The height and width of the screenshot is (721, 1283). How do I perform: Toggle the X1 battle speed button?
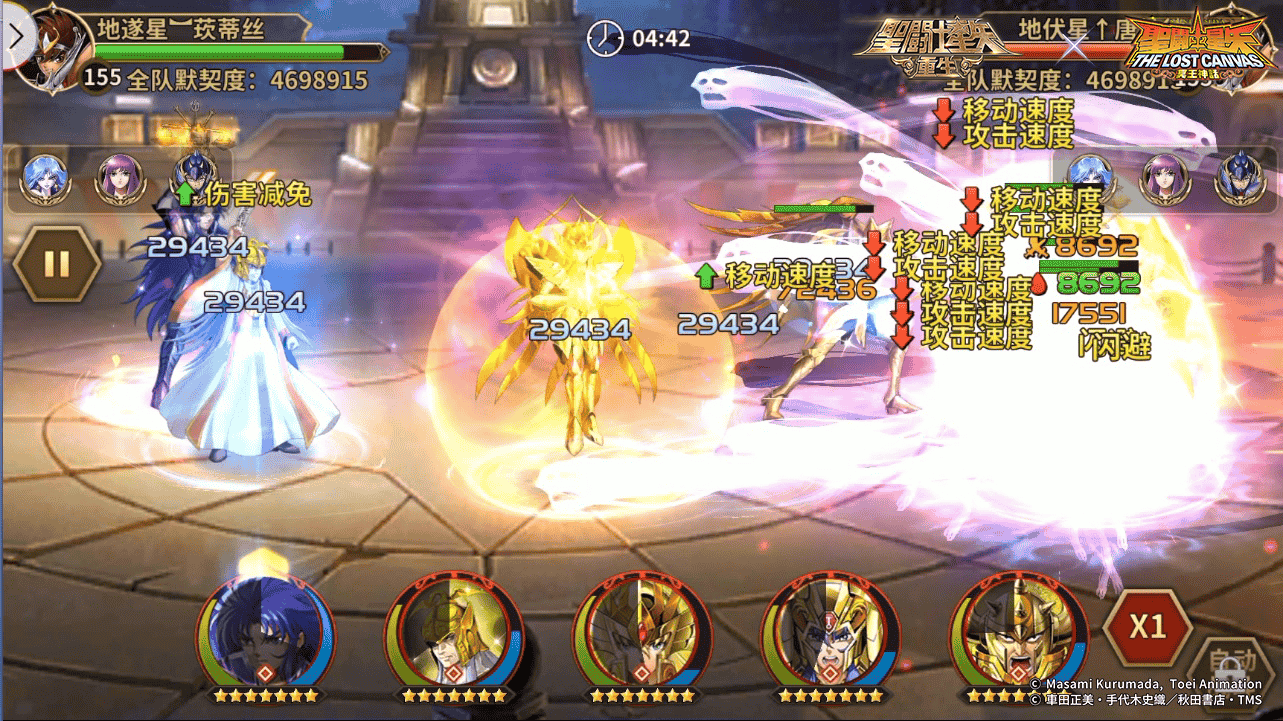point(1148,627)
